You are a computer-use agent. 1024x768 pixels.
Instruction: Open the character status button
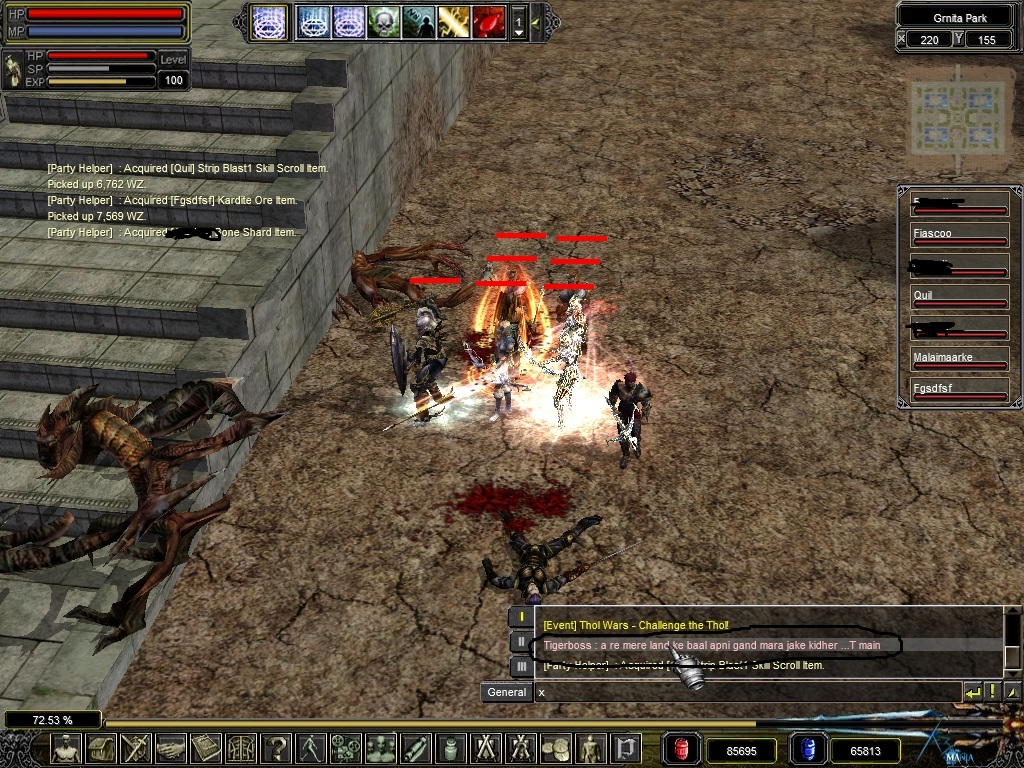click(66, 747)
